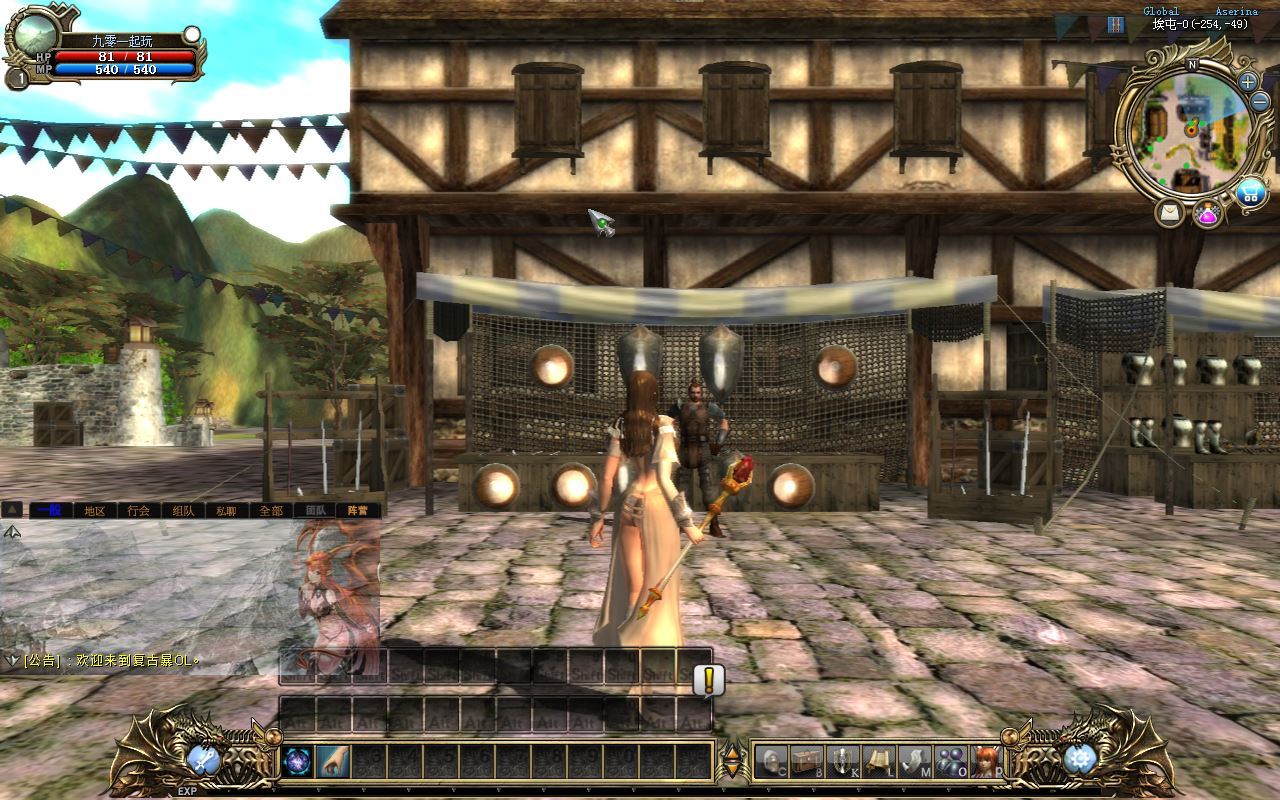Click the yellow exclamation mark notification

[709, 680]
